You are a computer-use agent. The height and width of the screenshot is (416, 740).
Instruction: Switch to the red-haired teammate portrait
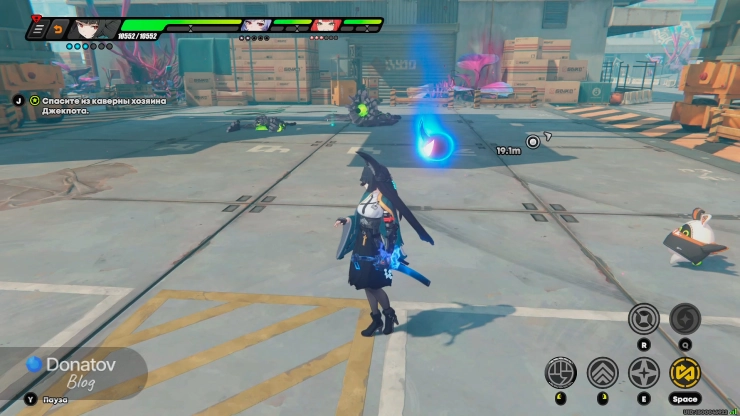(325, 25)
